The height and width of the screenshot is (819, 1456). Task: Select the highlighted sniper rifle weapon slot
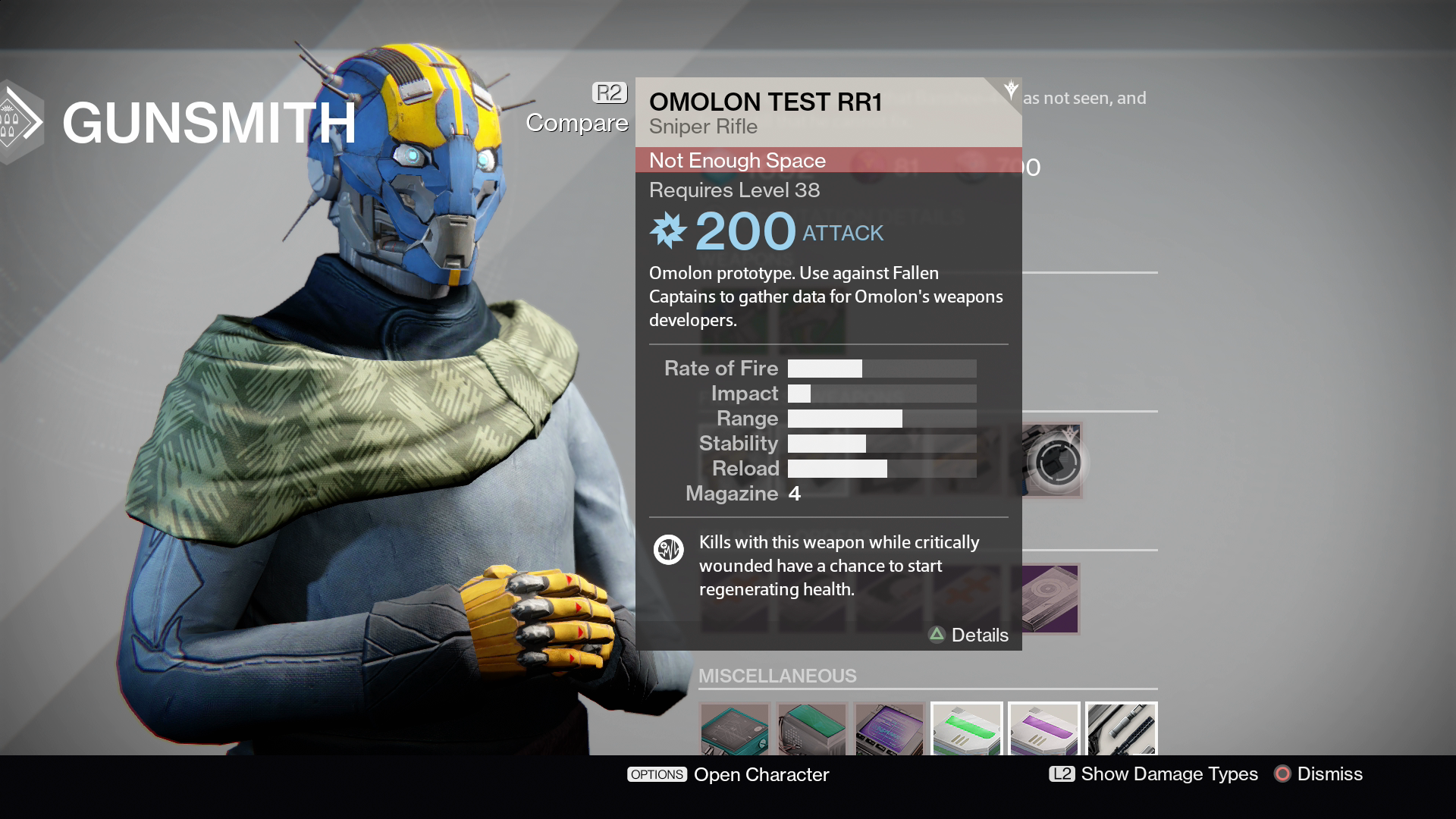click(x=1051, y=460)
